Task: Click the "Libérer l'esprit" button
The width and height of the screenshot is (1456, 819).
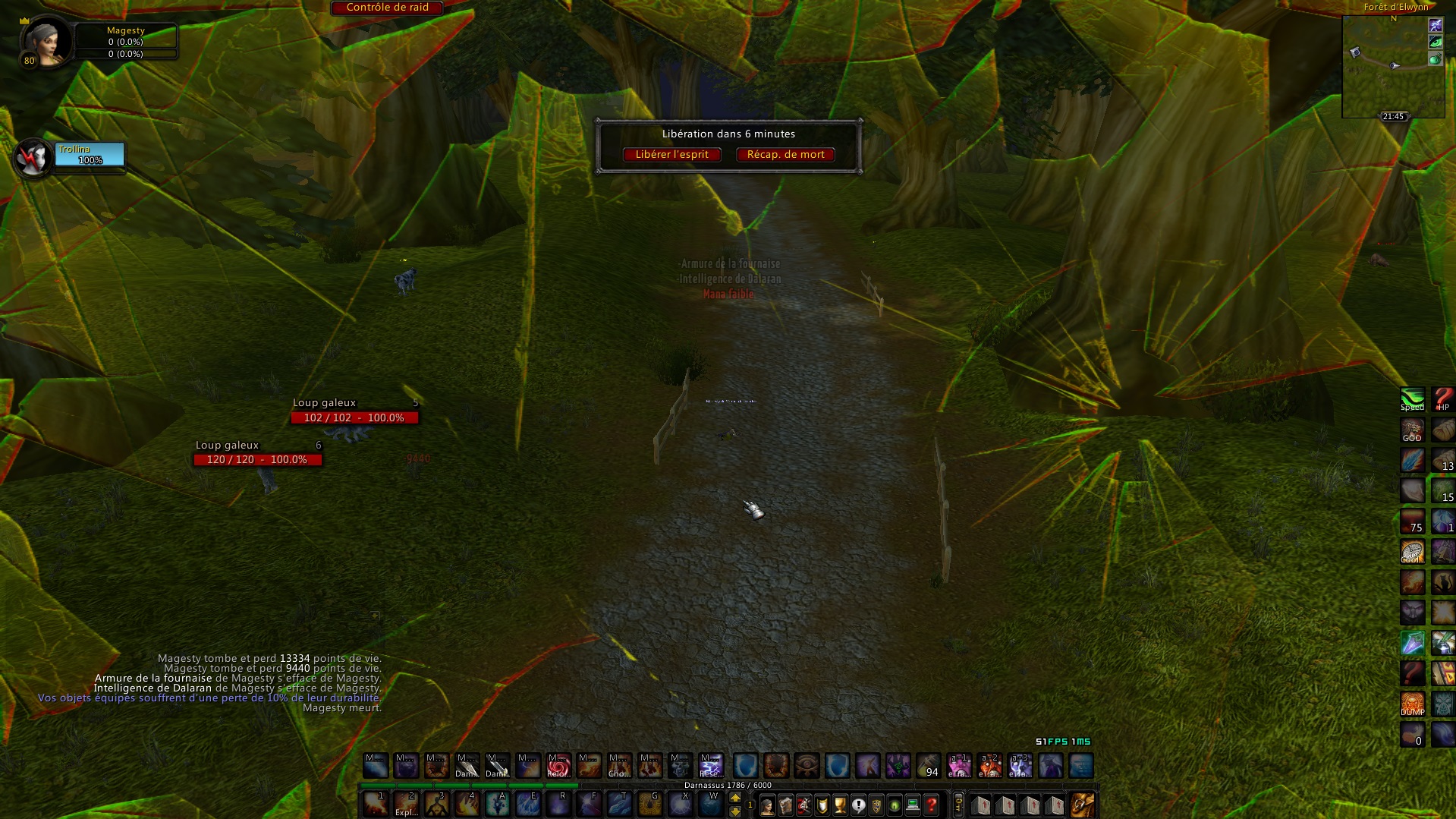Action: [x=671, y=155]
